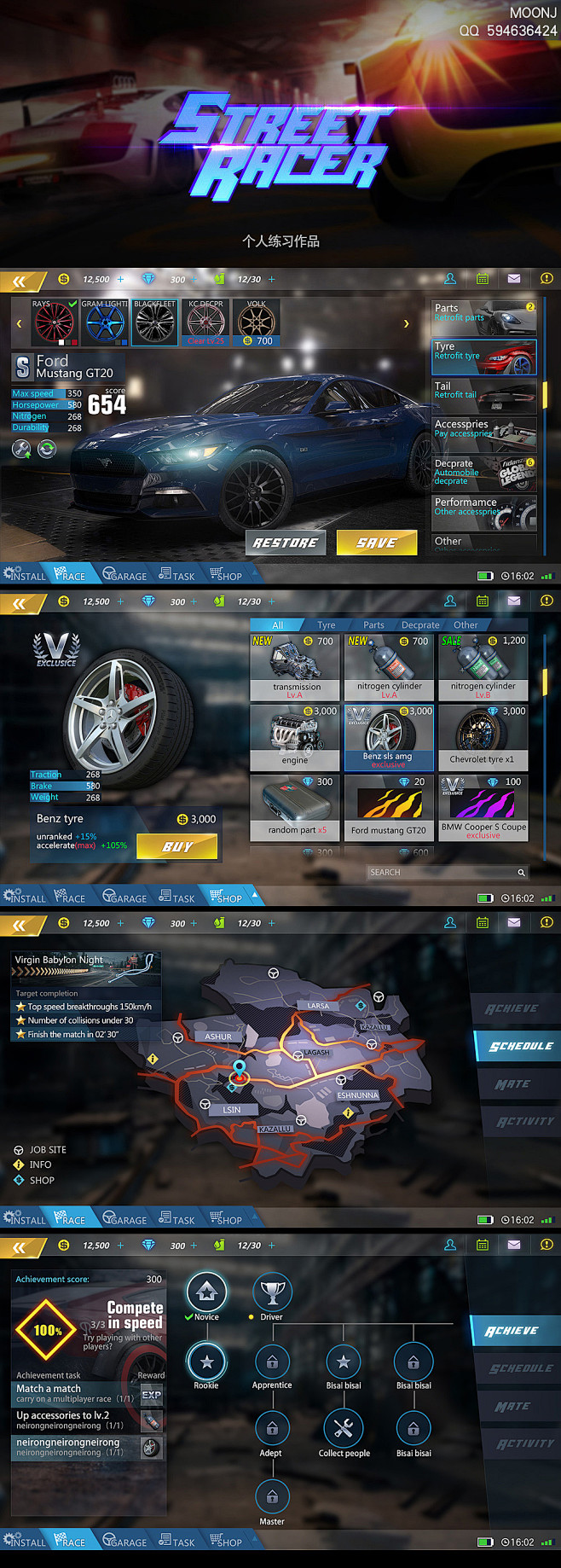Choose the Chevrolet tyre x1 item
This screenshot has width=561, height=1568.
[483, 737]
